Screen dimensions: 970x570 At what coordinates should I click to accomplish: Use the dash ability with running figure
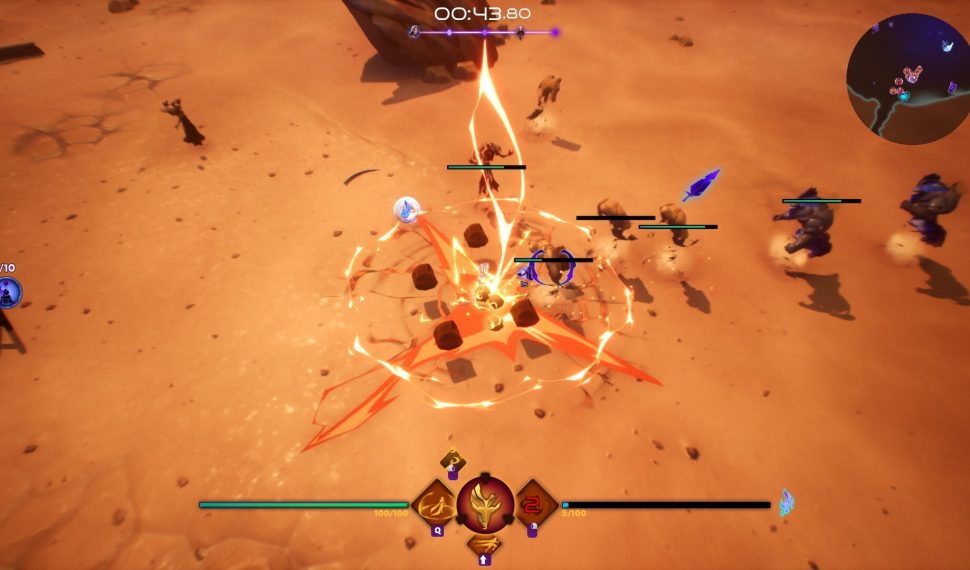485,546
